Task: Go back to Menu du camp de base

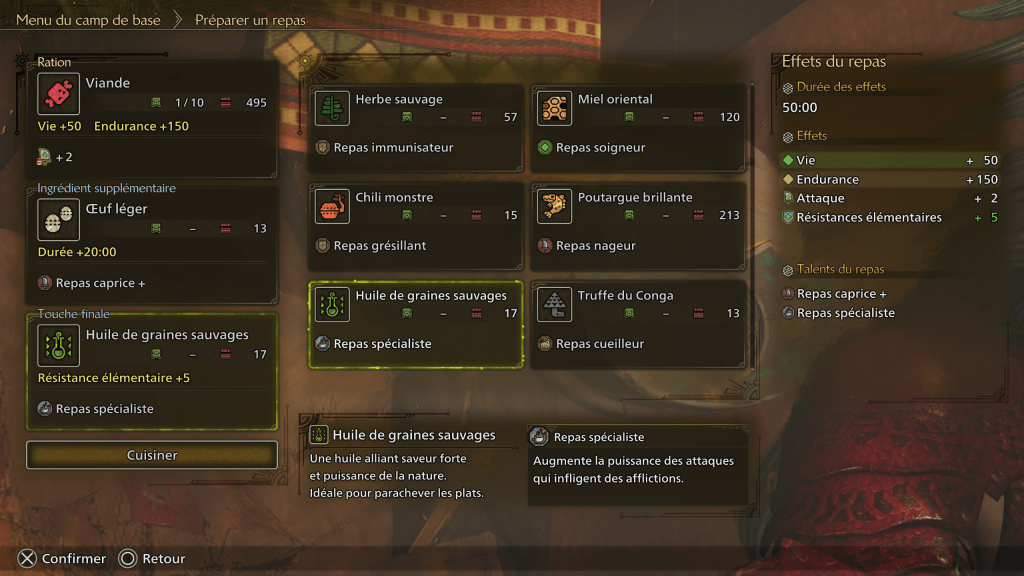Action: point(88,20)
